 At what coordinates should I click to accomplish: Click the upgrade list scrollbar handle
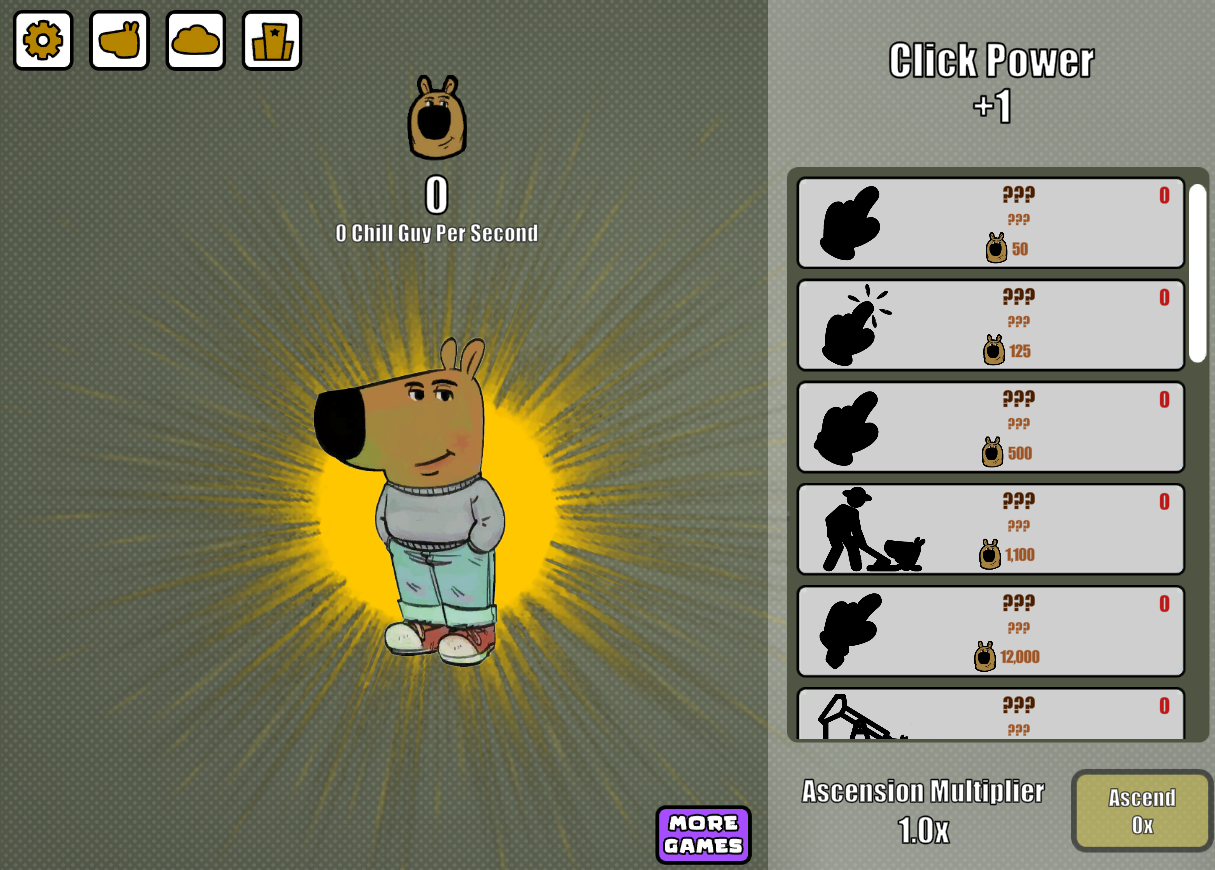click(1197, 273)
